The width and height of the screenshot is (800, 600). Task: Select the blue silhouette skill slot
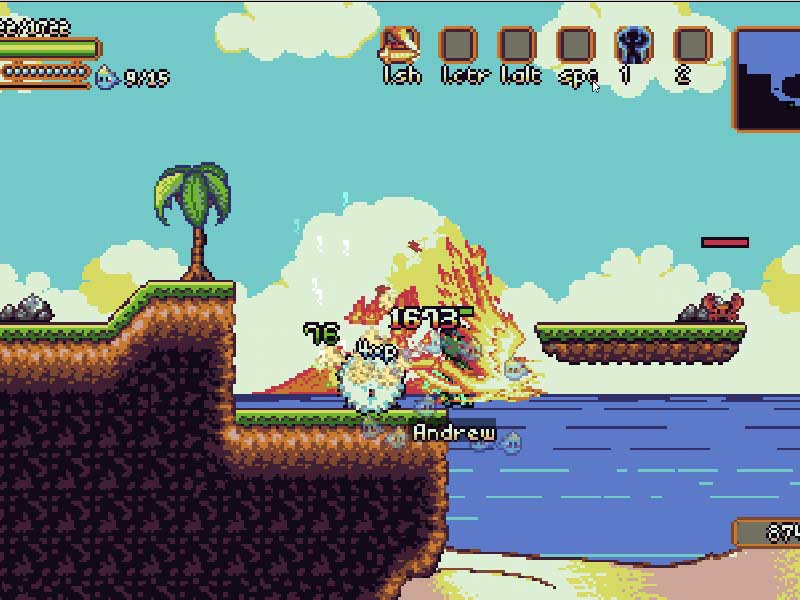click(633, 45)
